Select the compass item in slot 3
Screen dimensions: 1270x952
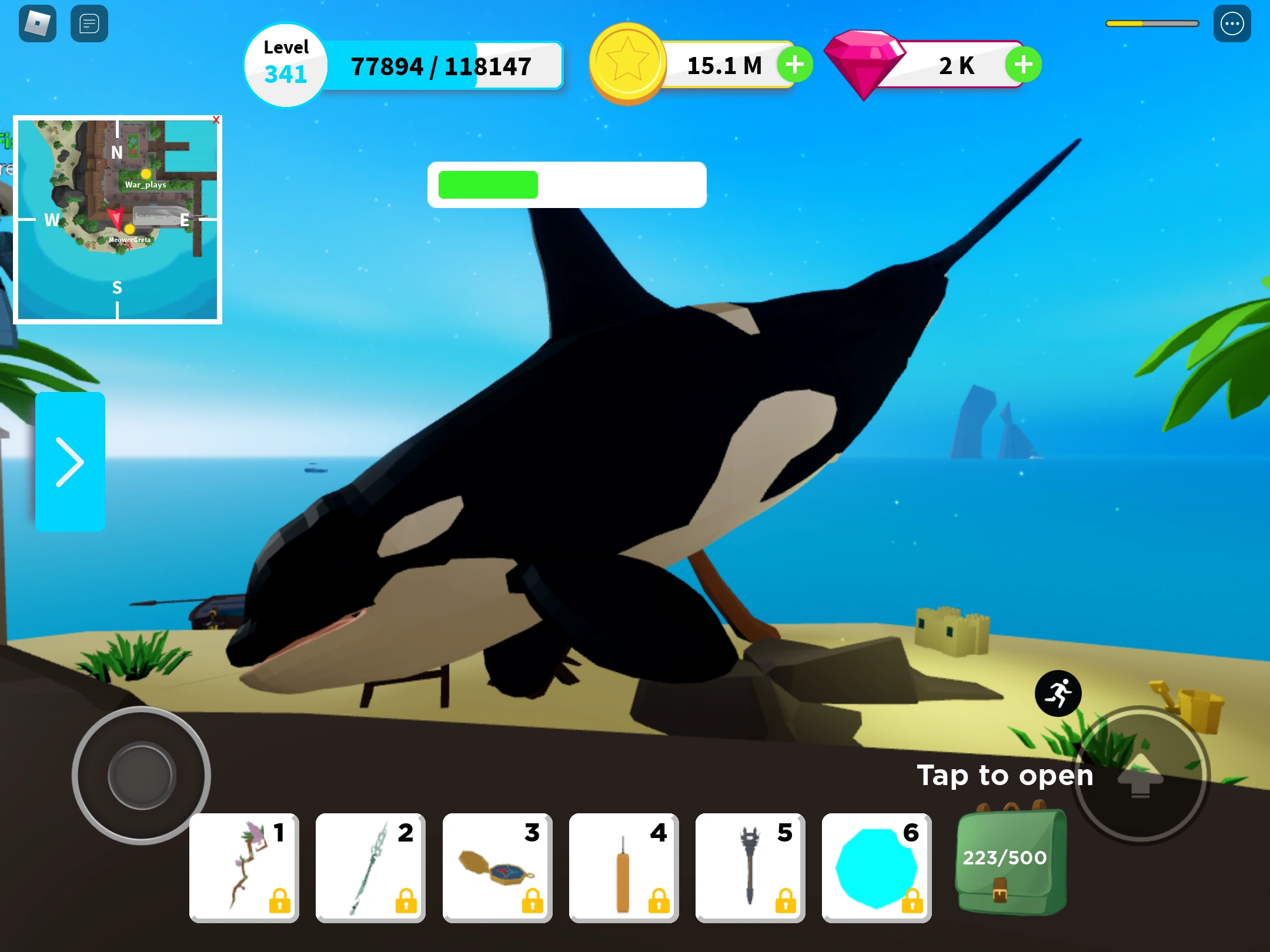click(x=497, y=867)
